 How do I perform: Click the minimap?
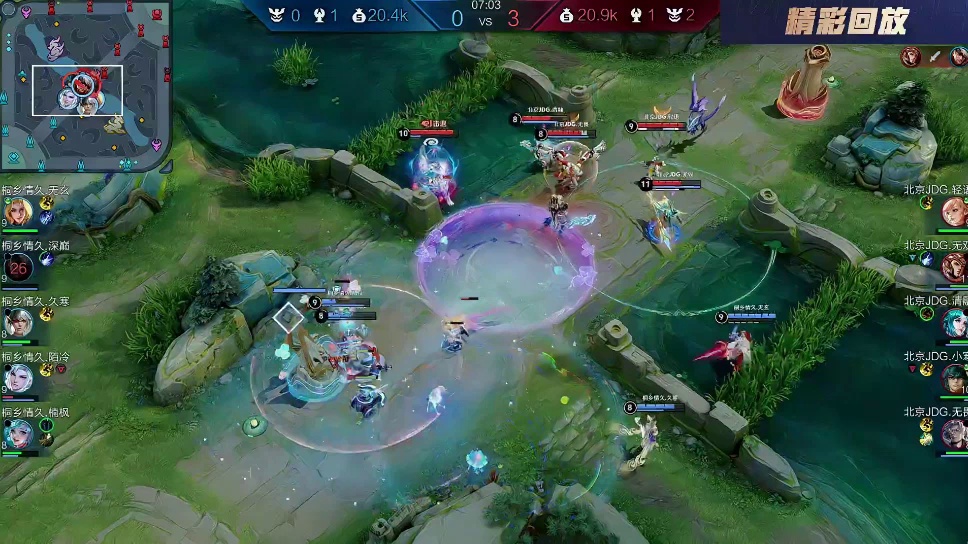[85, 85]
